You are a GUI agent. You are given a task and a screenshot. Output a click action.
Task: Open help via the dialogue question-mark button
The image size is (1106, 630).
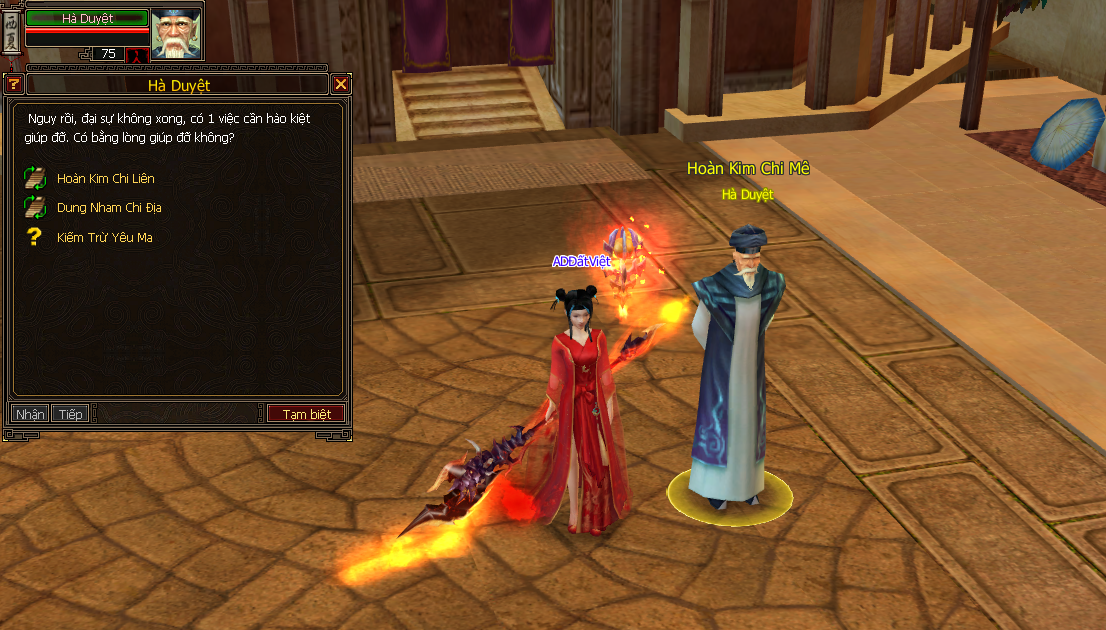[14, 85]
